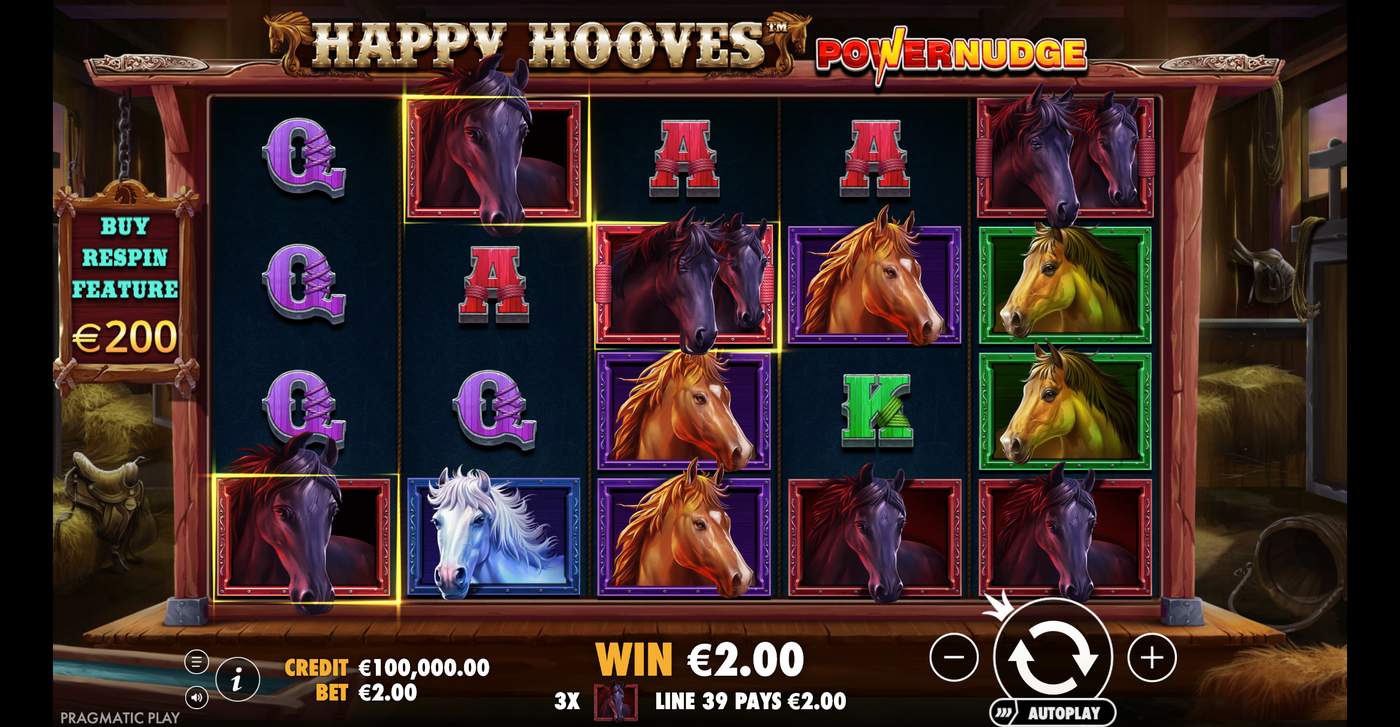Click the WIN €2.00 display
This screenshot has width=1400, height=727.
click(x=697, y=660)
